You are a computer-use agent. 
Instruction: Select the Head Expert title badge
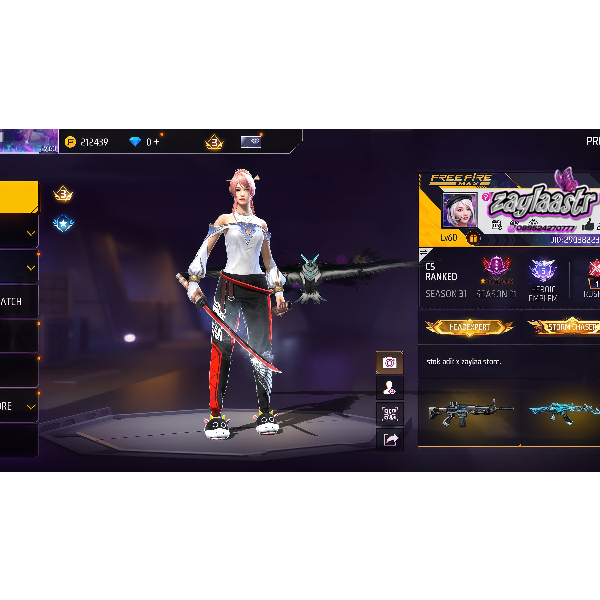tap(469, 327)
